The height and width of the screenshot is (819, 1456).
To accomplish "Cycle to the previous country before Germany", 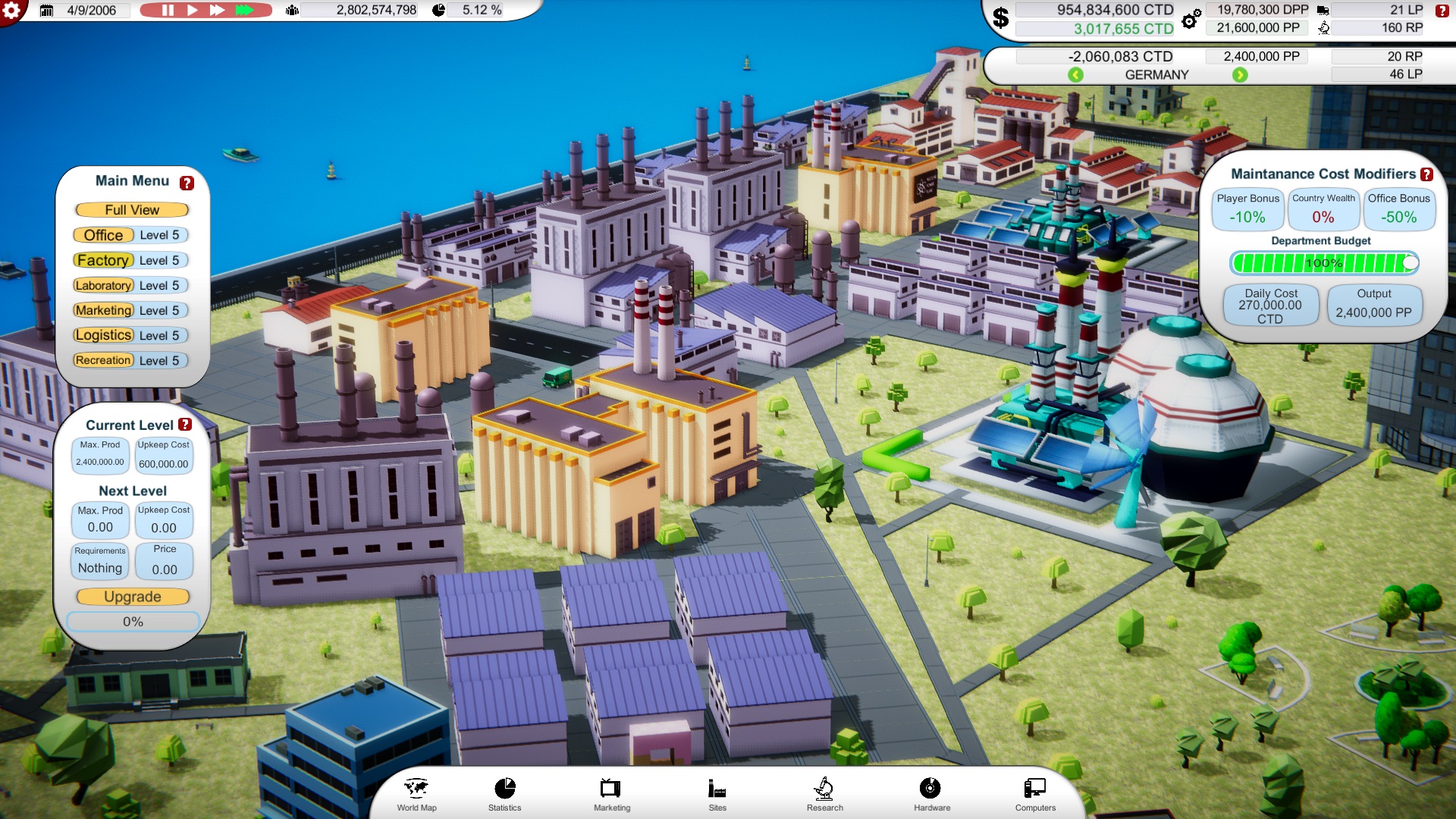I will [x=1078, y=74].
